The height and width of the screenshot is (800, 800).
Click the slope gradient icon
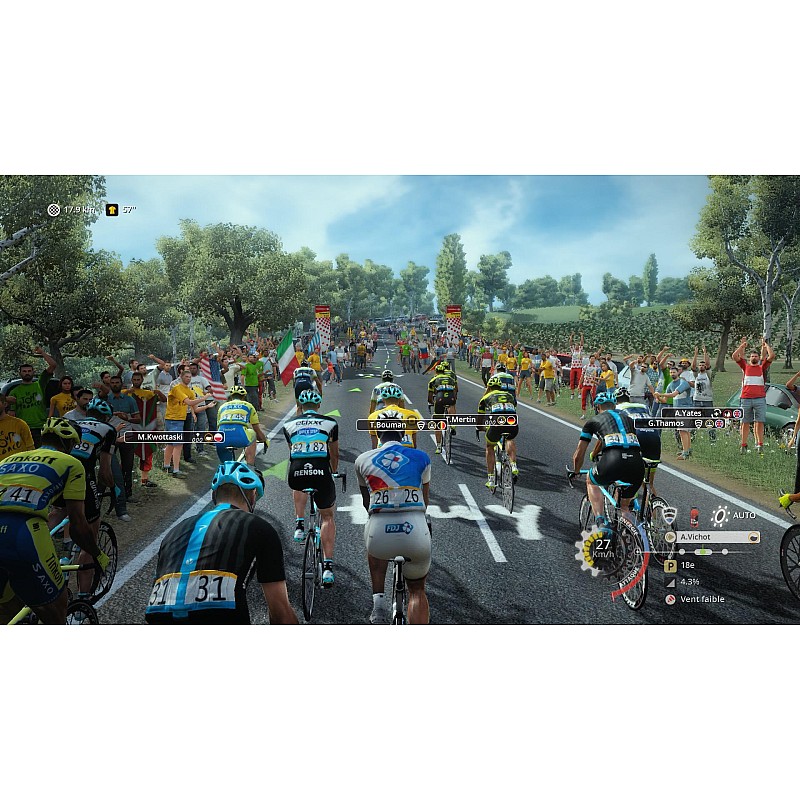[x=670, y=582]
